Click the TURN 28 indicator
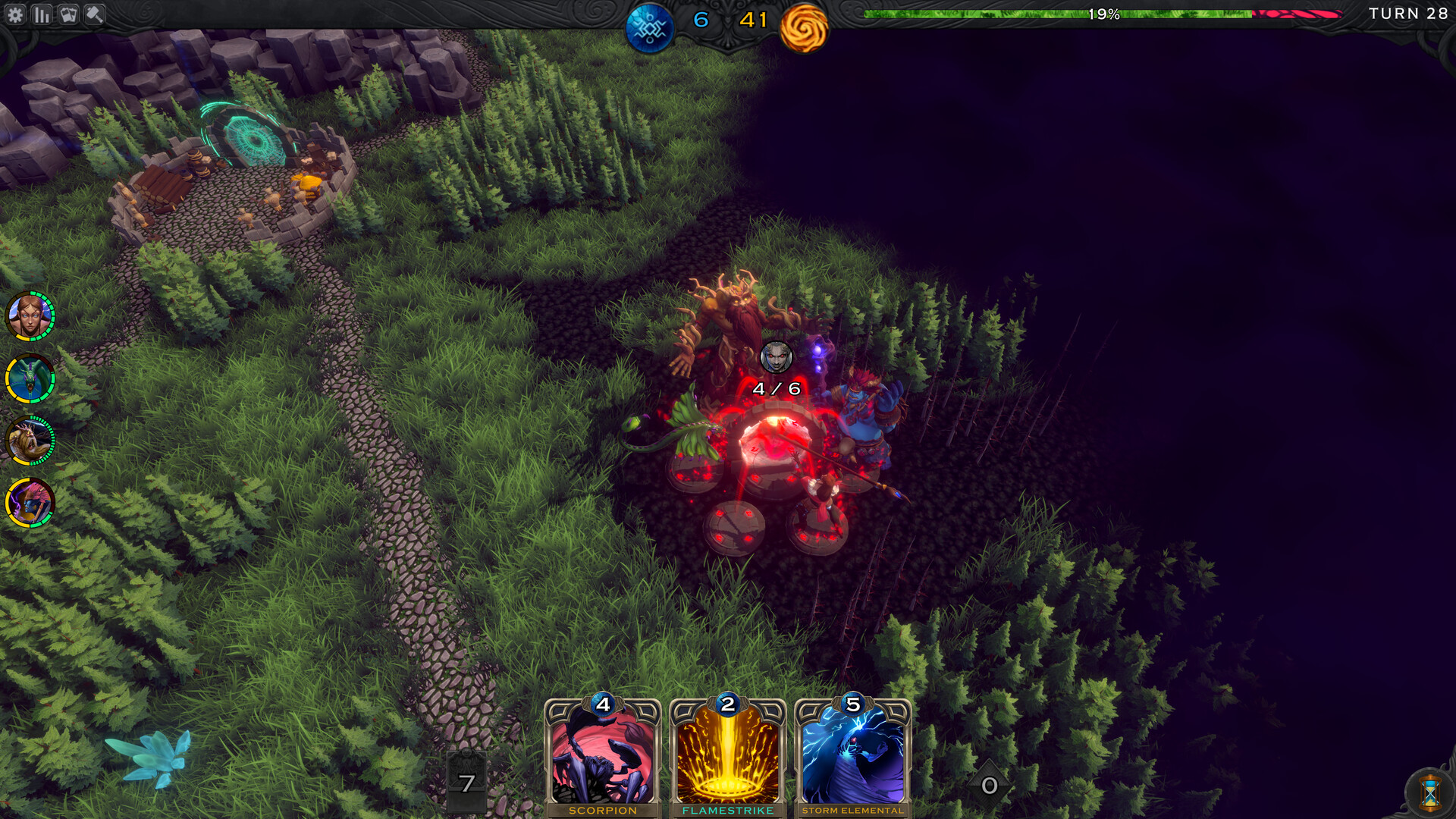The height and width of the screenshot is (819, 1456). 1410,13
